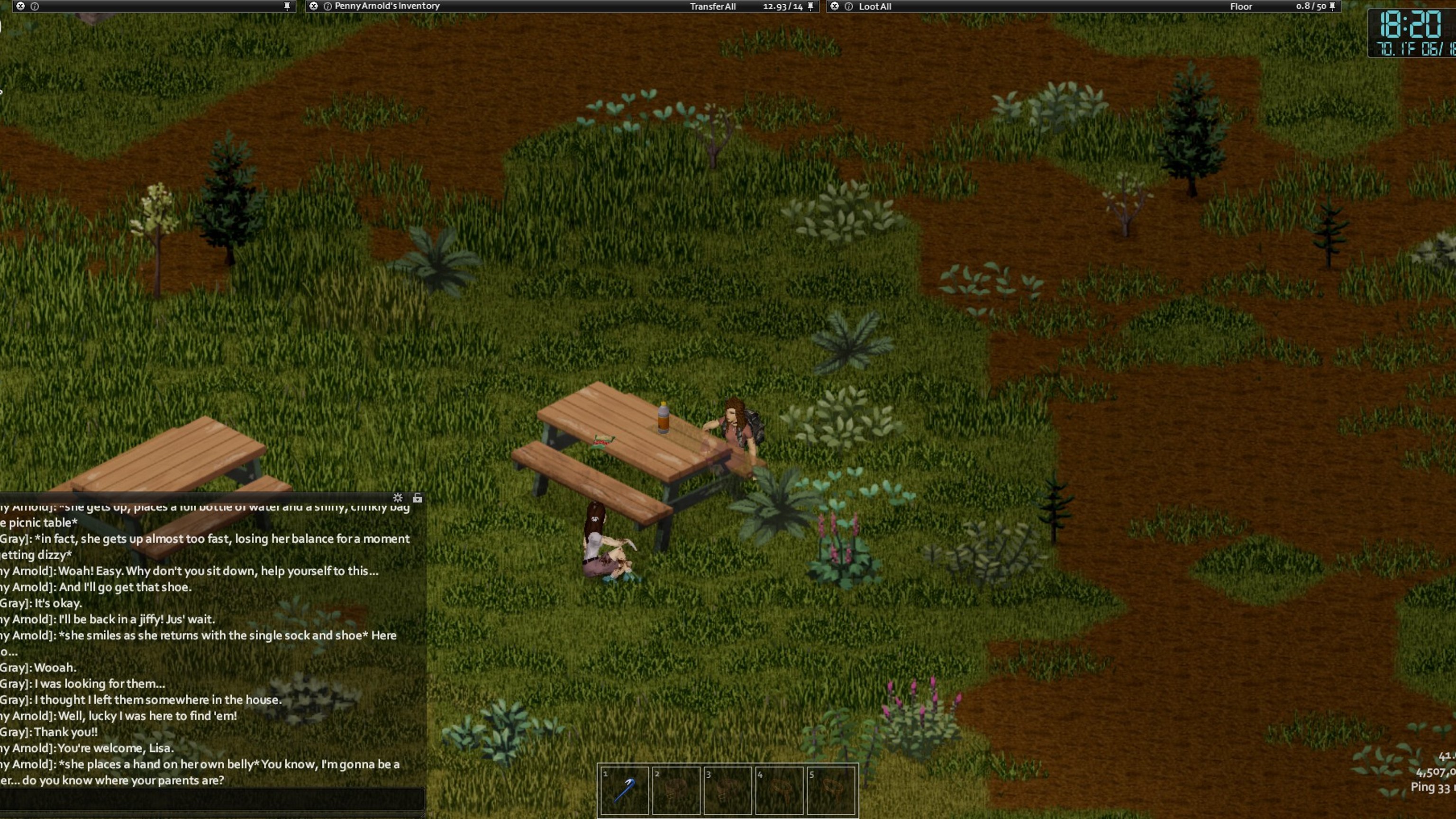Open the chat settings gear
This screenshot has width=1456, height=819.
[x=398, y=498]
